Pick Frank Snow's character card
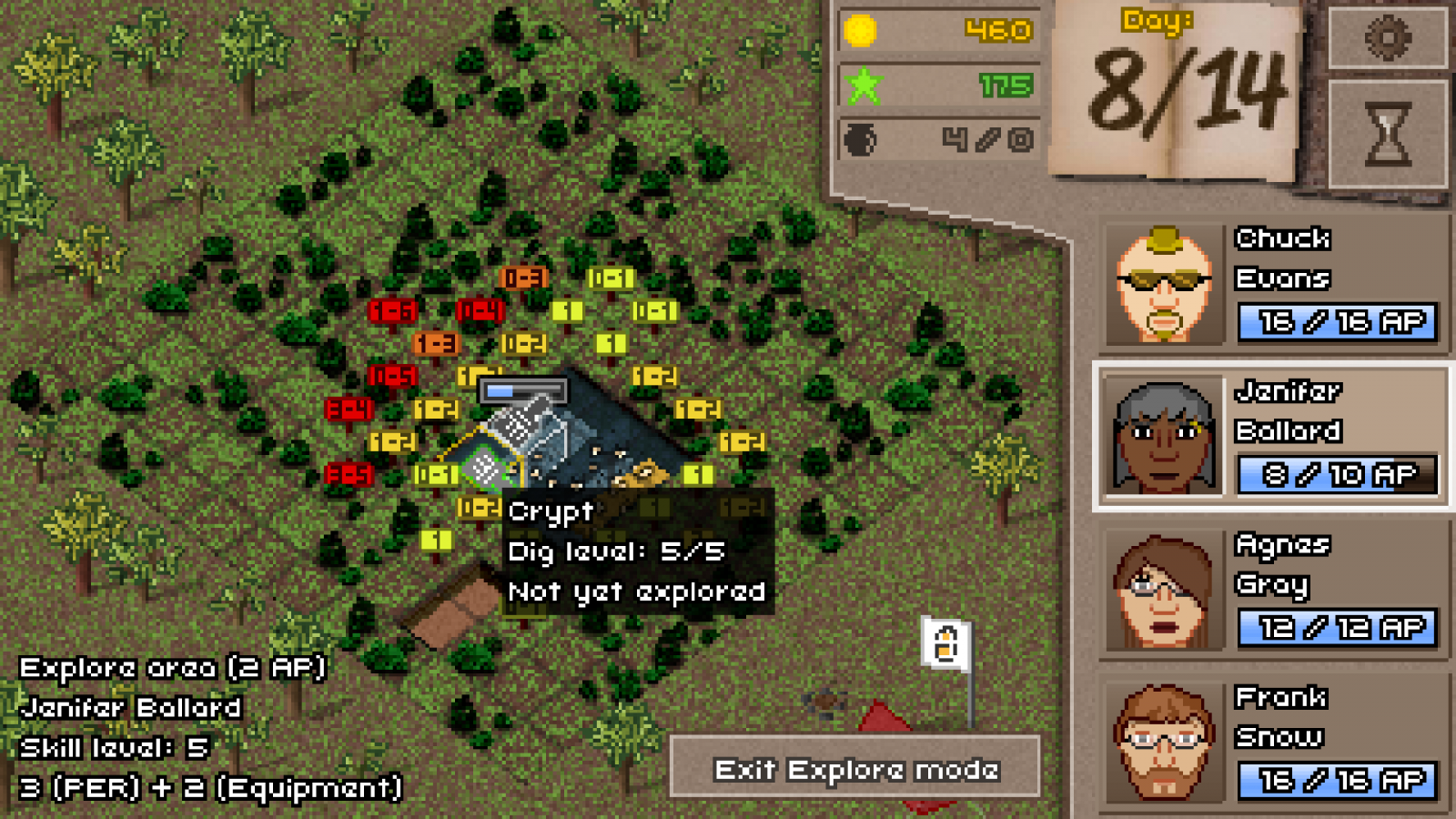This screenshot has width=1456, height=819. click(x=1272, y=743)
